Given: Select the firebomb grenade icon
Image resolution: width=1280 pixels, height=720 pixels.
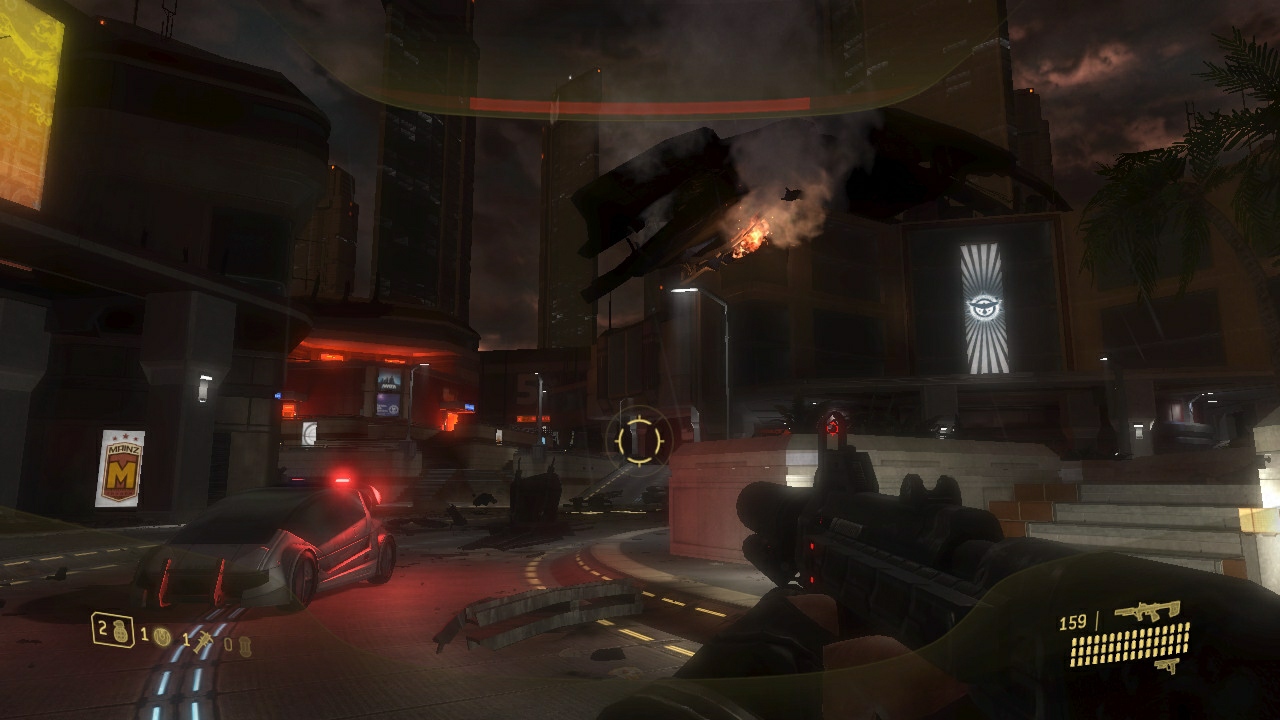Looking at the screenshot, I should (x=246, y=646).
